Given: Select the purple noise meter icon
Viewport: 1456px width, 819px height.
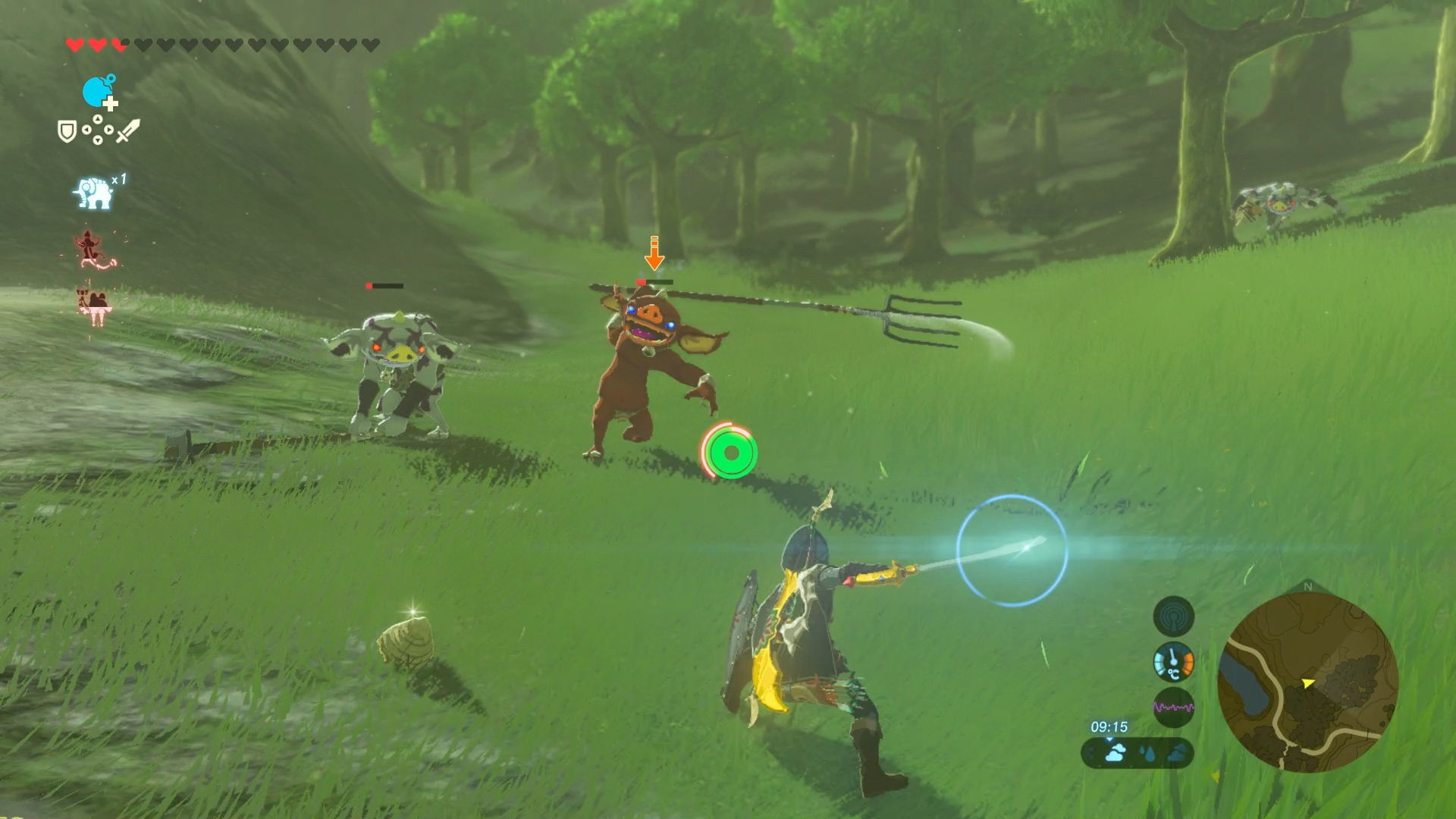Looking at the screenshot, I should (1174, 708).
